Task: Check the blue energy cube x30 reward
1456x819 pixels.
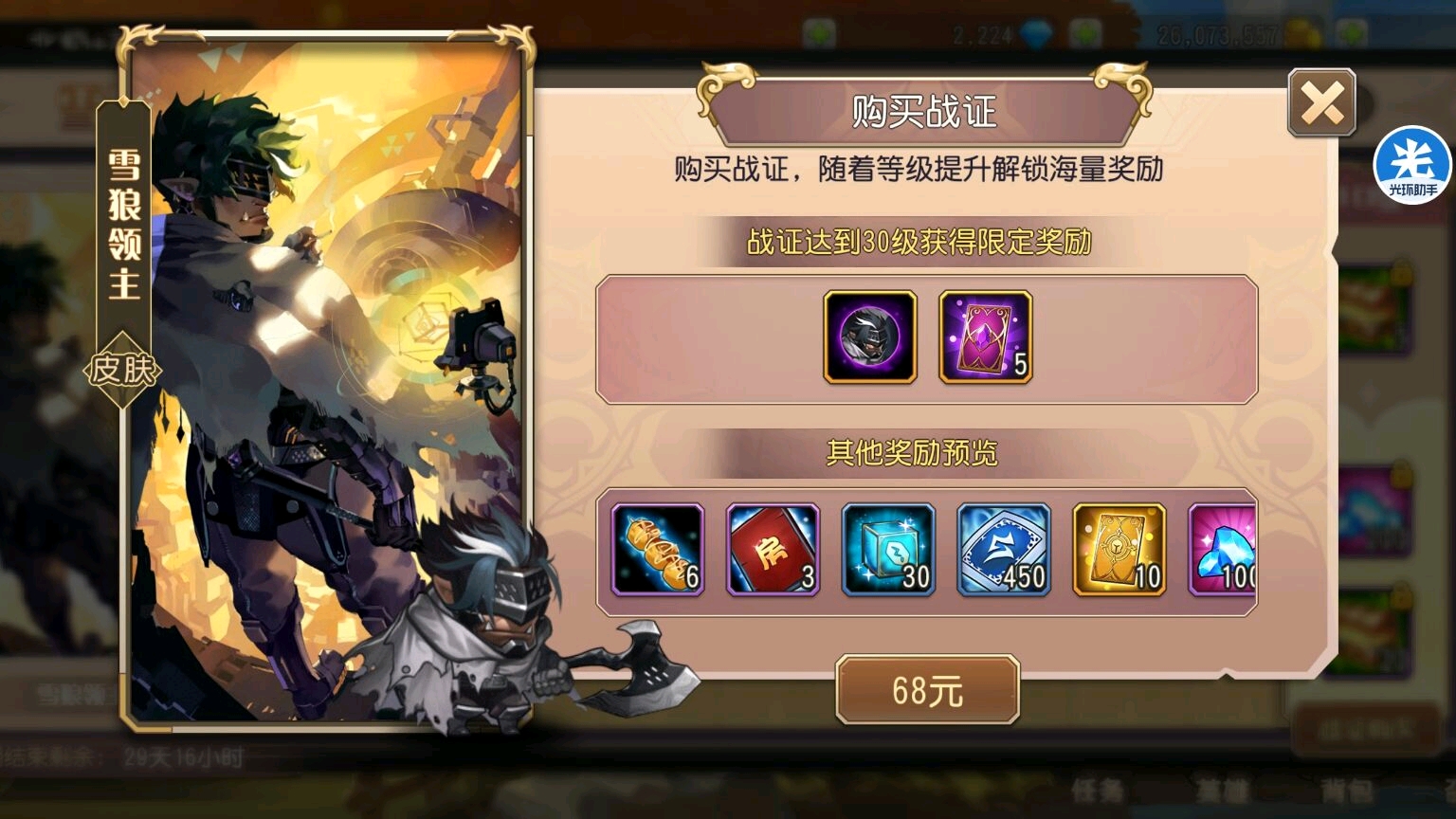Action: (889, 548)
